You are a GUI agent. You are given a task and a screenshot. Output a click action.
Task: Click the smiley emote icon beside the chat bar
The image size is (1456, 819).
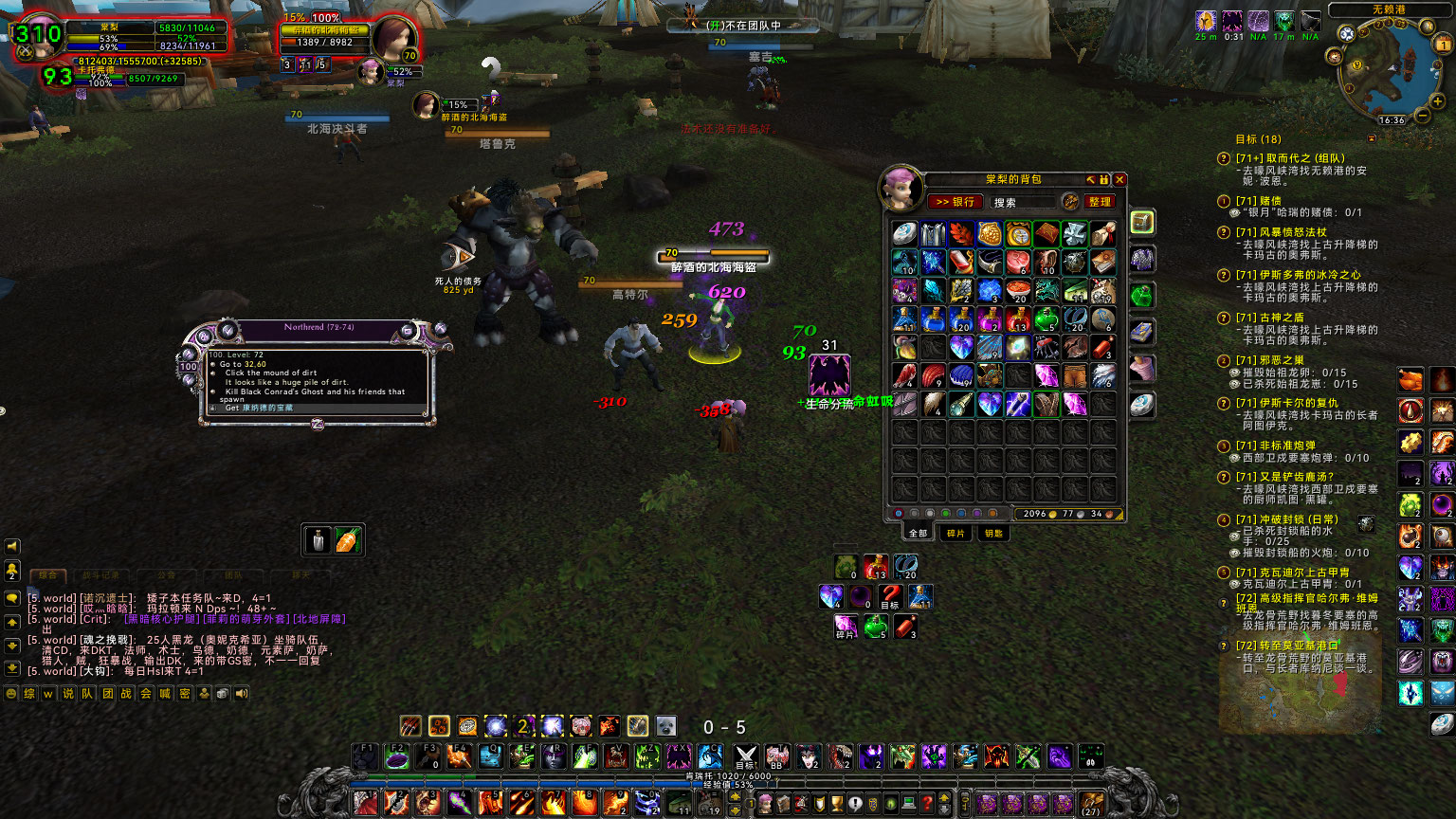11,693
